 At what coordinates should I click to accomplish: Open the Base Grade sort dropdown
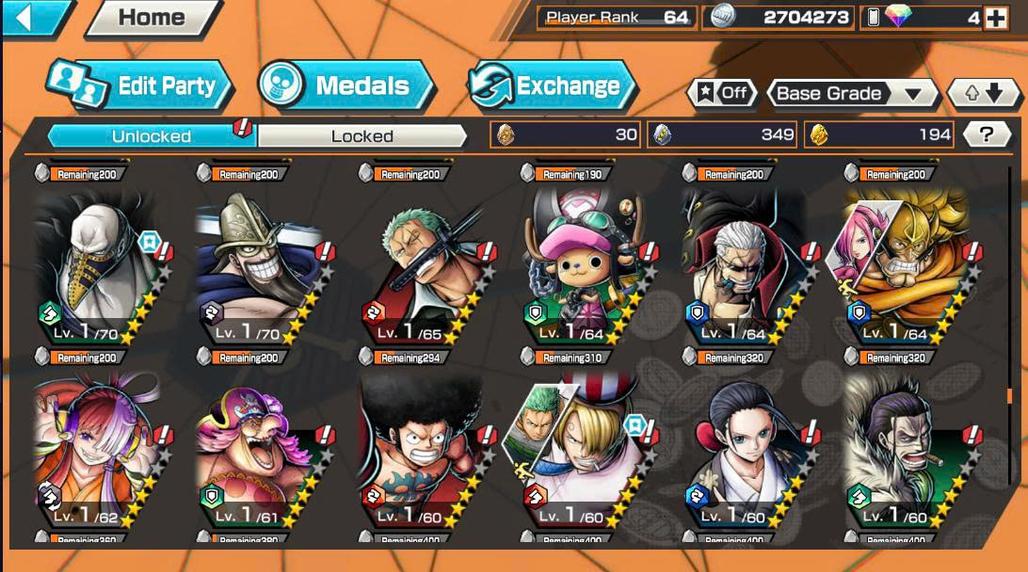pyautogui.click(x=851, y=93)
